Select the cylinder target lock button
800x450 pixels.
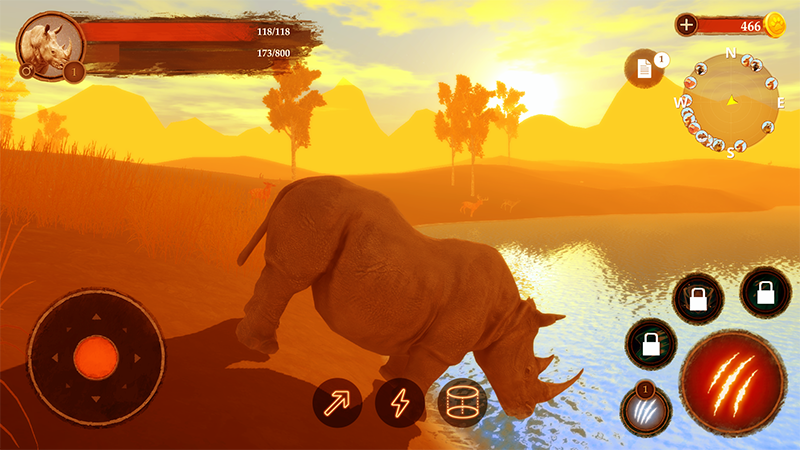click(x=461, y=404)
